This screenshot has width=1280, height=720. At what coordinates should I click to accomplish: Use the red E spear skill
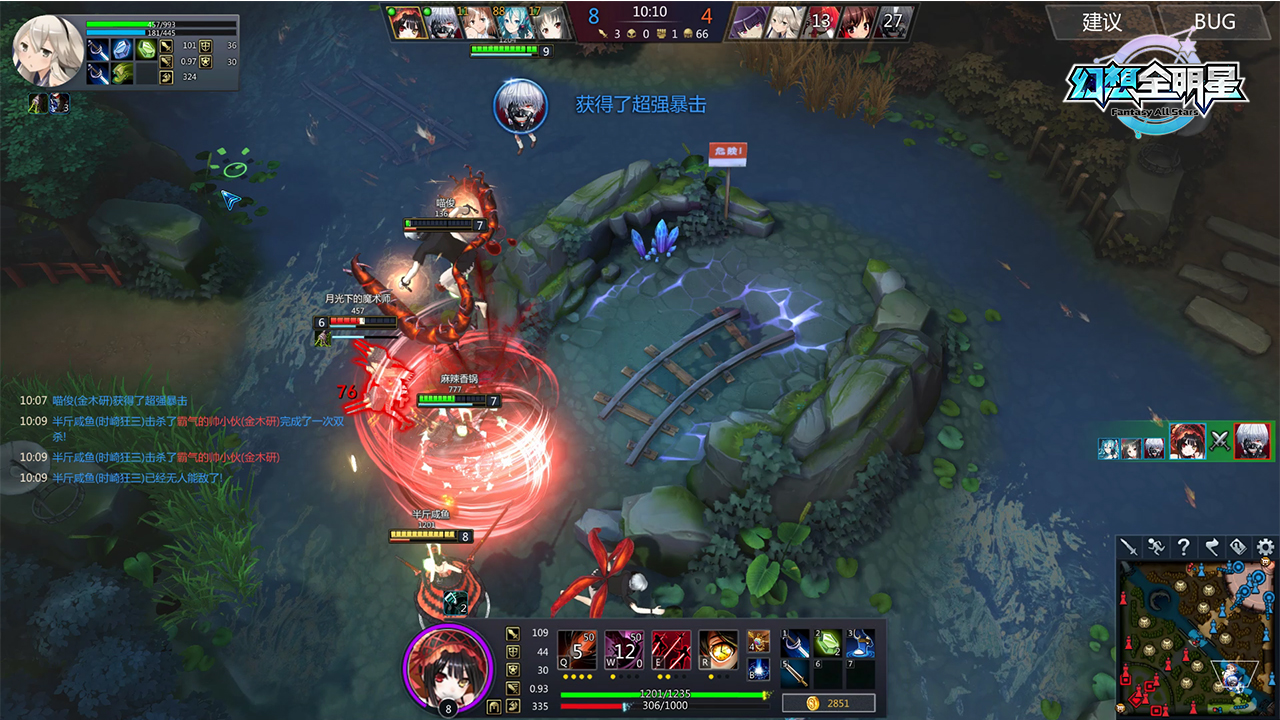(671, 650)
